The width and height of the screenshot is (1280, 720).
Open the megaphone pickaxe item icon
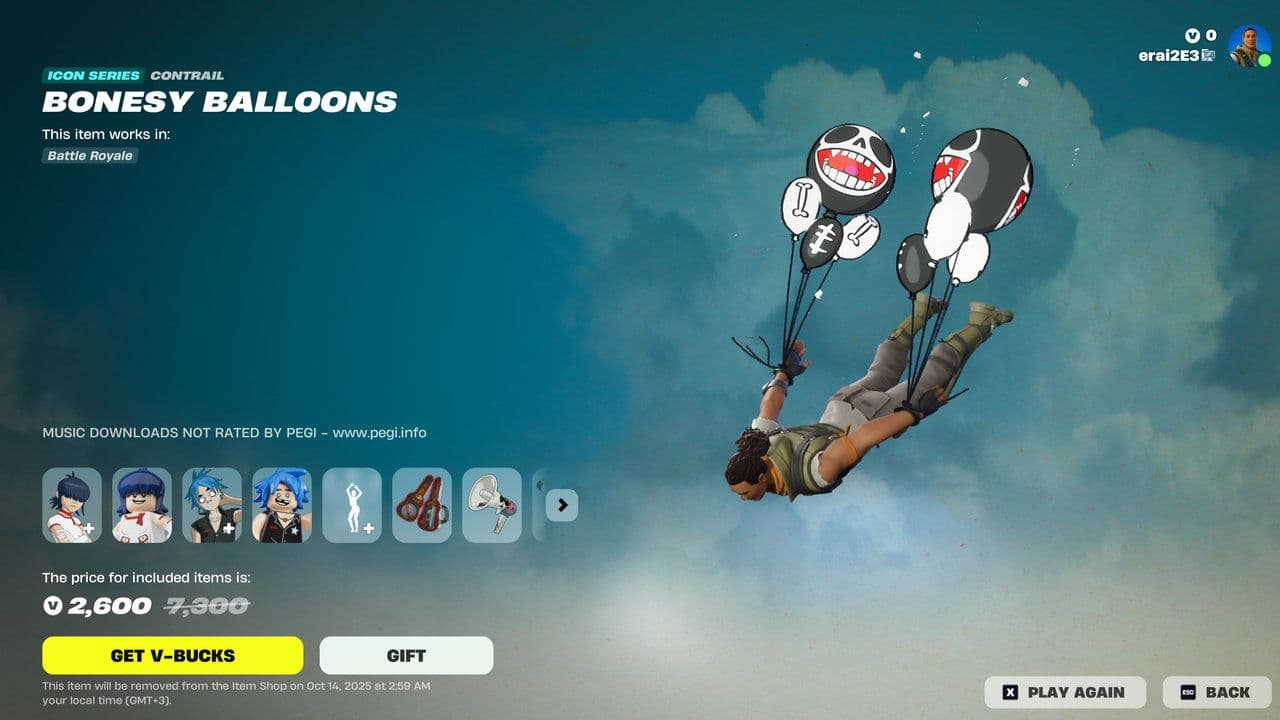(x=492, y=505)
